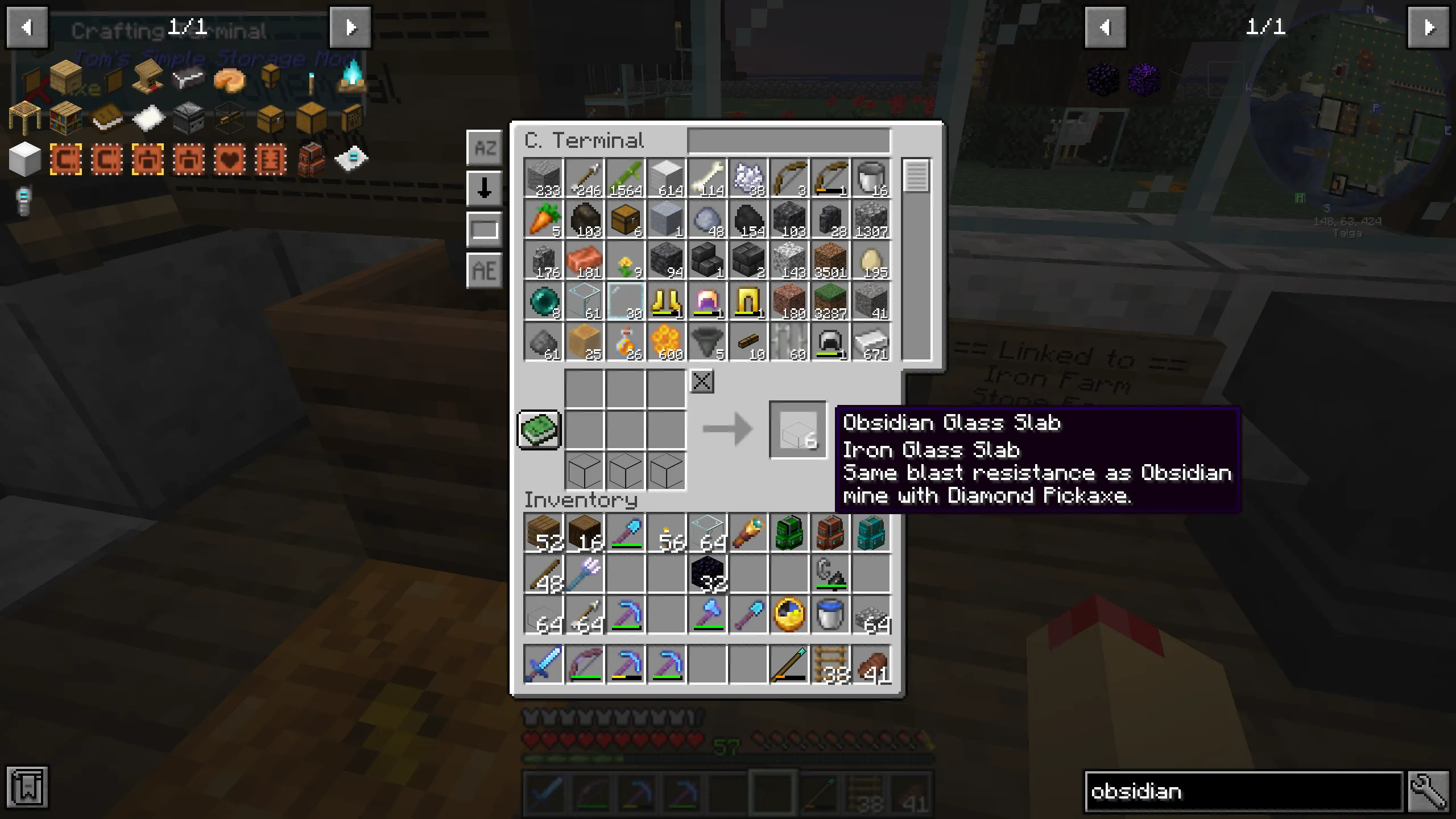
Task: Click the C. Terminal tab label
Action: coord(583,140)
